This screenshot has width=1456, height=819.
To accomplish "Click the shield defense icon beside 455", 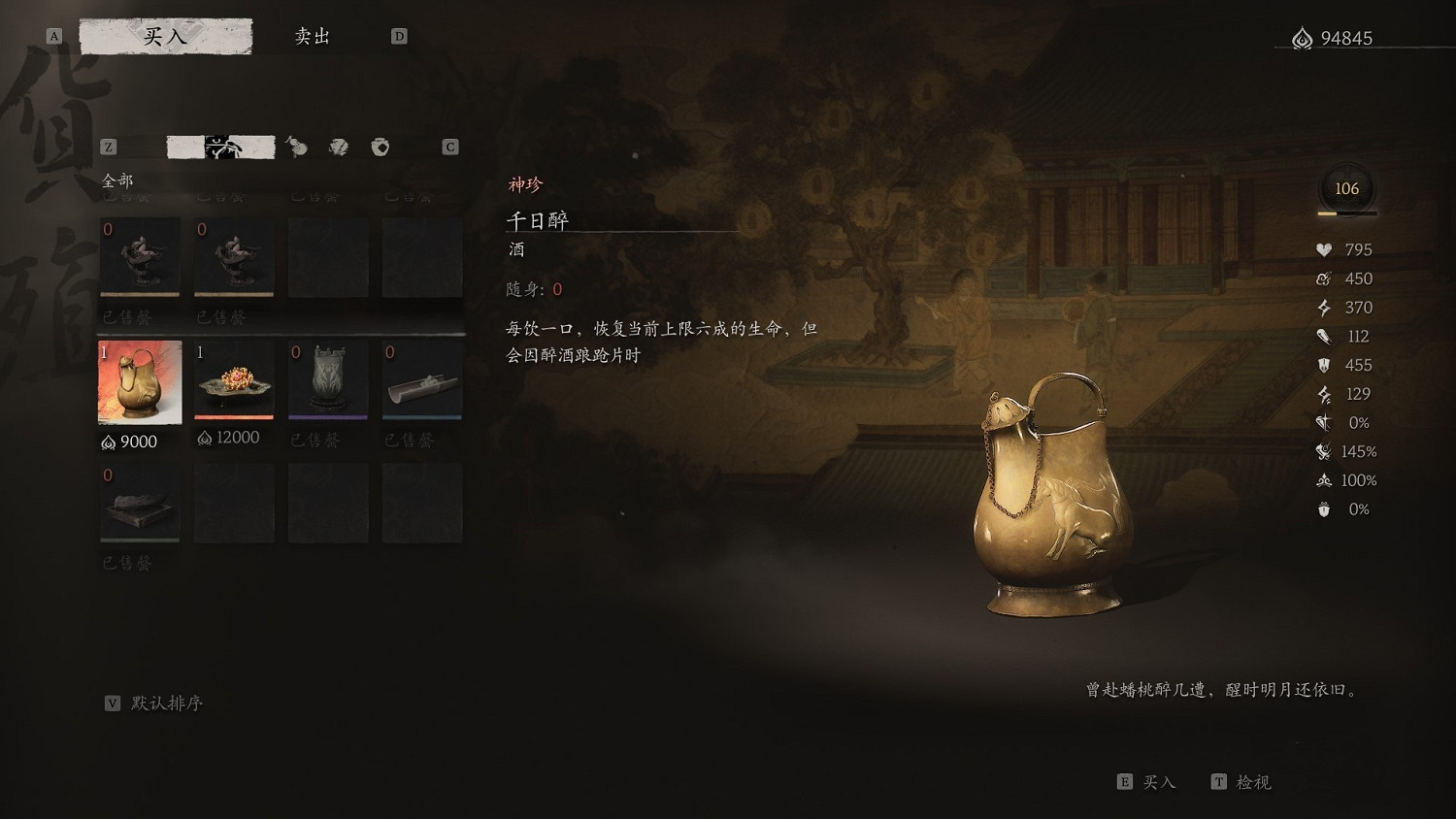I will pyautogui.click(x=1322, y=365).
